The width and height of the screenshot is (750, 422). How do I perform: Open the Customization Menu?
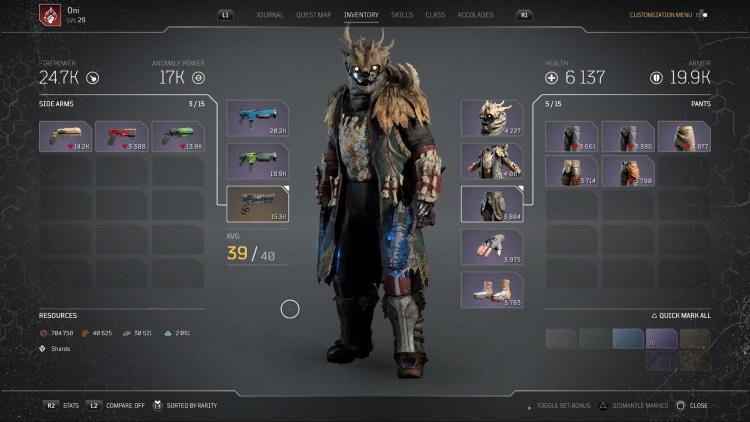[661, 15]
